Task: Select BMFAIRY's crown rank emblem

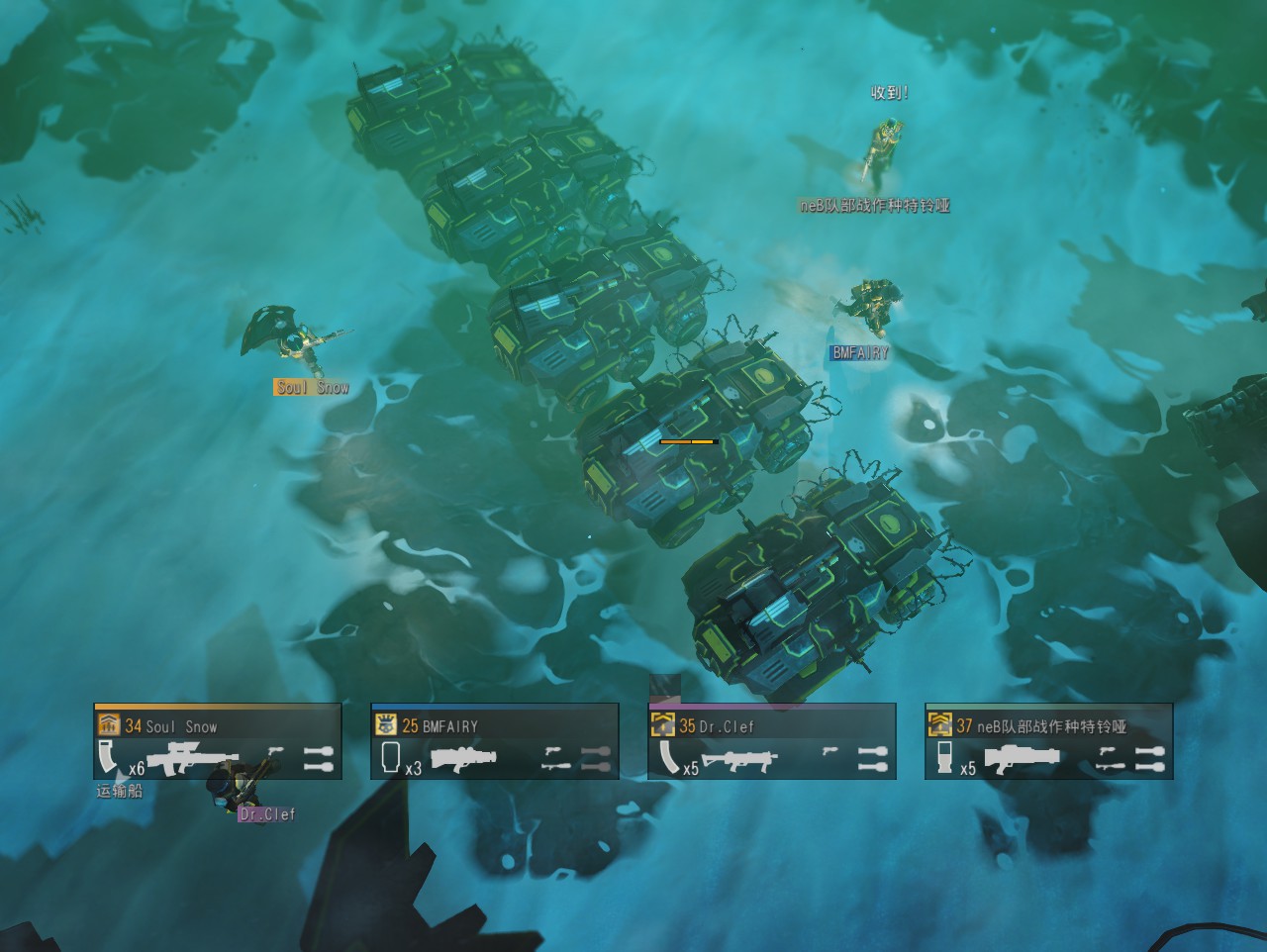Action: [384, 724]
